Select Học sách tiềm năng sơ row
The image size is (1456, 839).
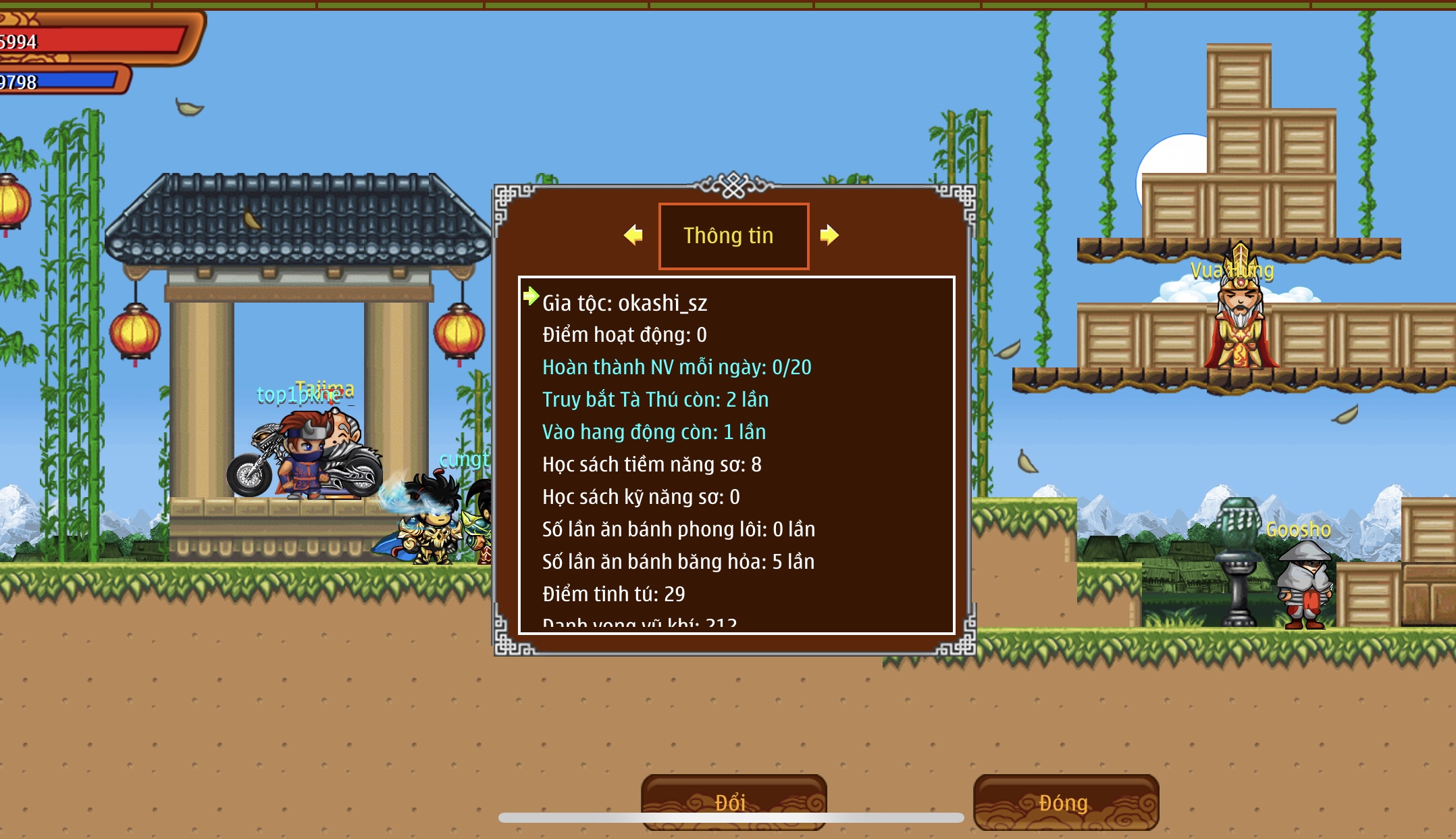[x=652, y=465]
